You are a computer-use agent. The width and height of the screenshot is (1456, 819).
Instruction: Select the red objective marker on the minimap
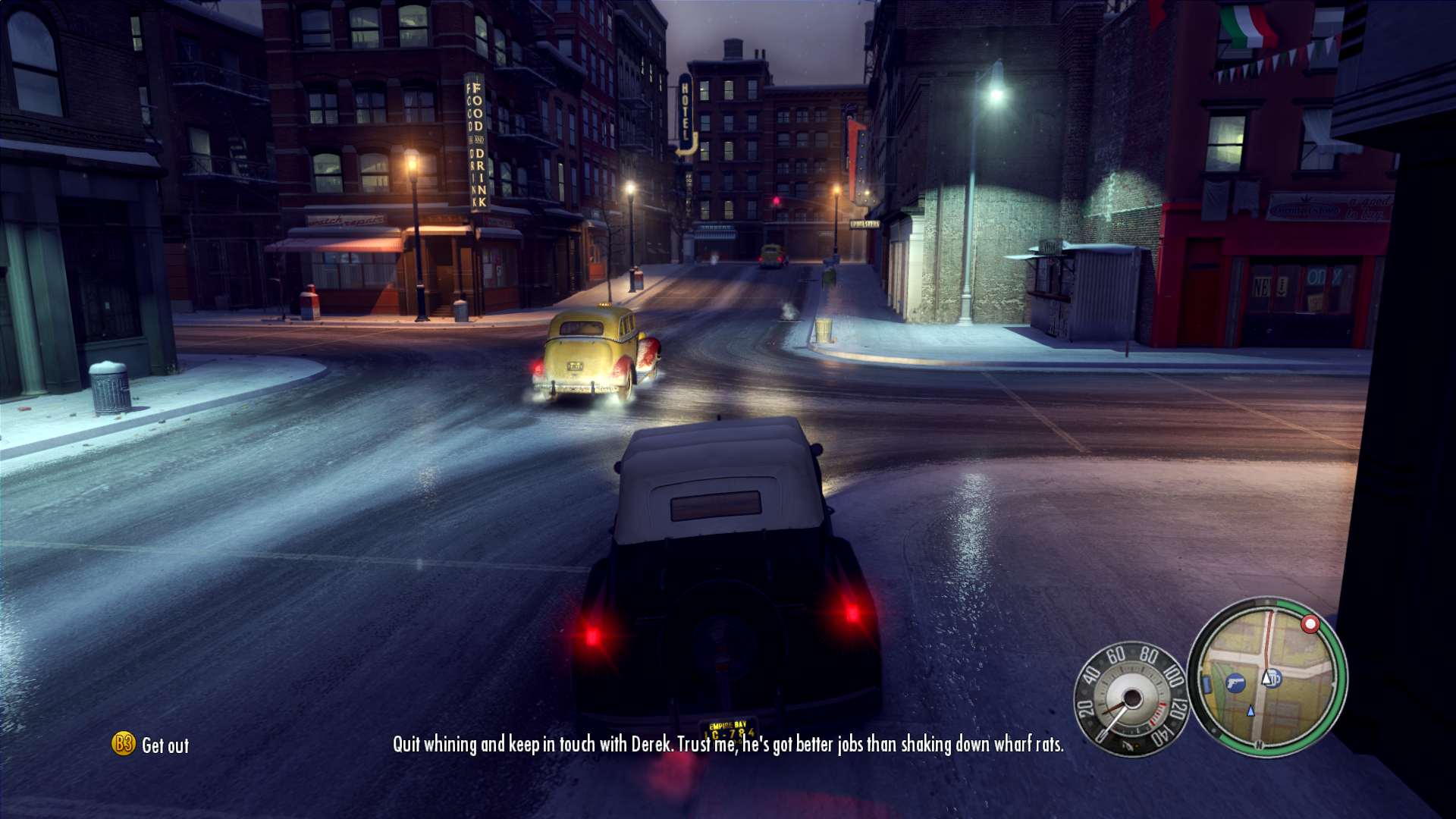1310,624
